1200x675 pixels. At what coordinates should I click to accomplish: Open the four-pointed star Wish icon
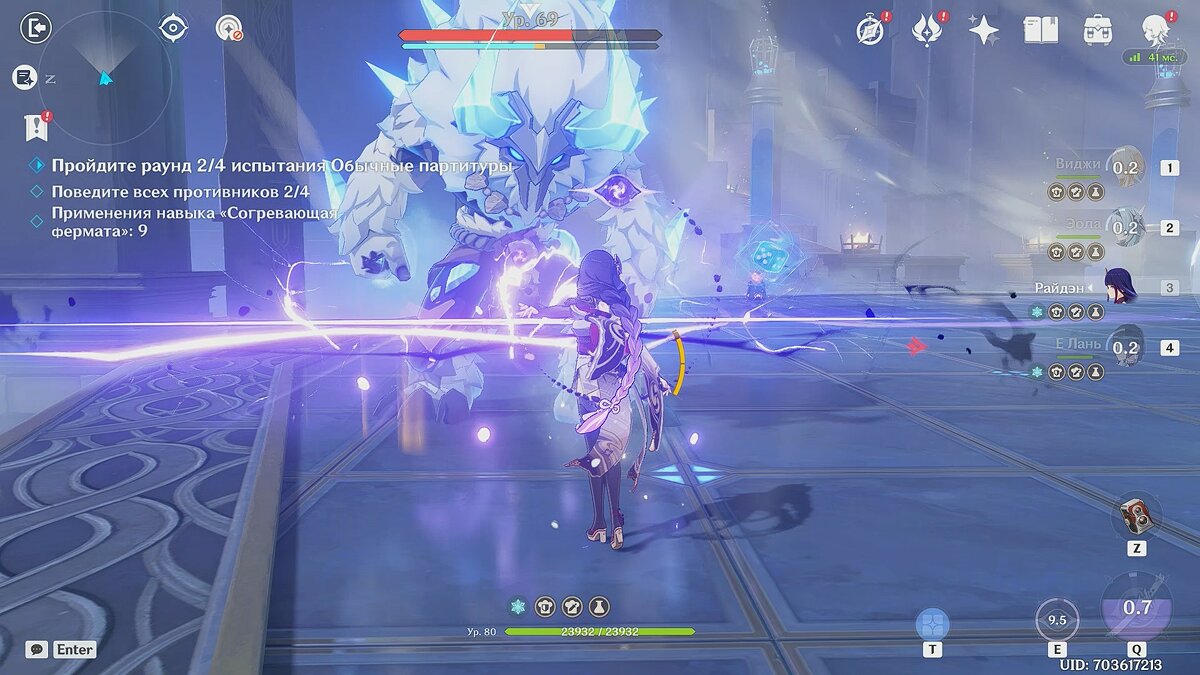coord(984,30)
